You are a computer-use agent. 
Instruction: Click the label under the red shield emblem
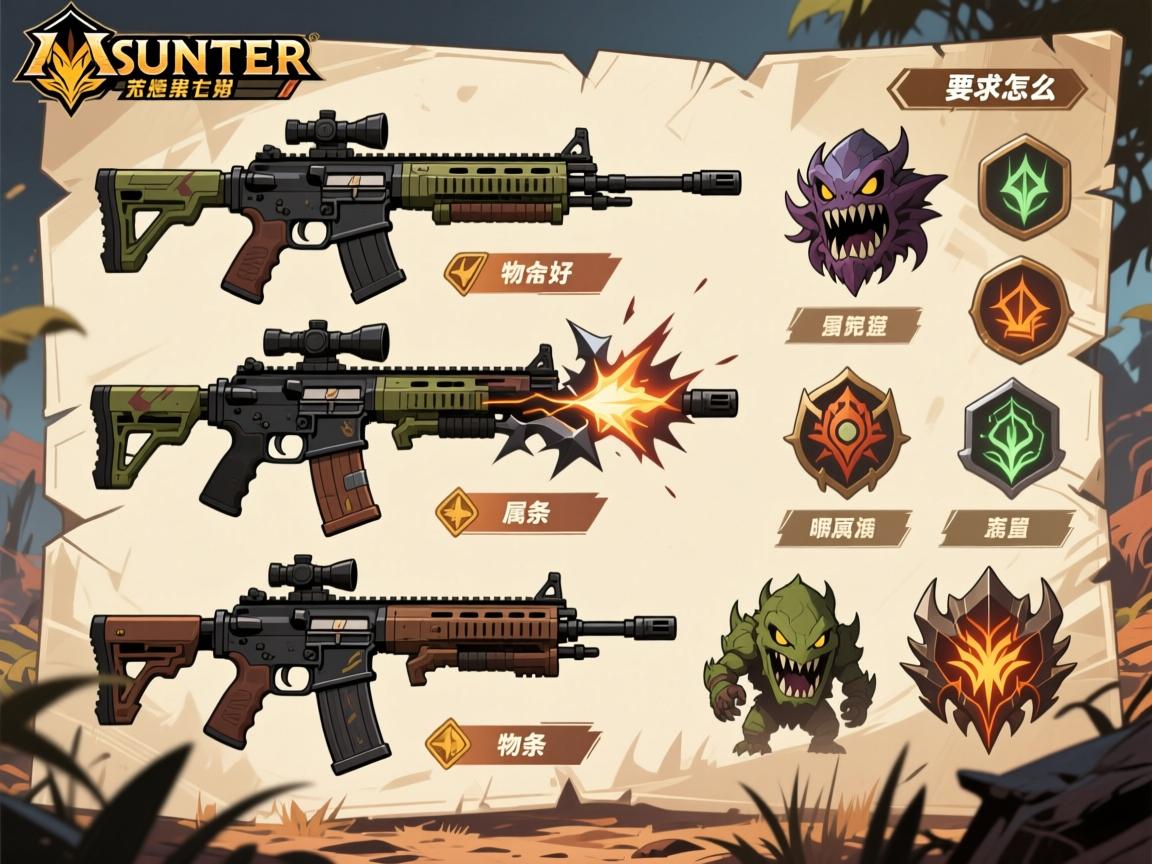point(845,527)
